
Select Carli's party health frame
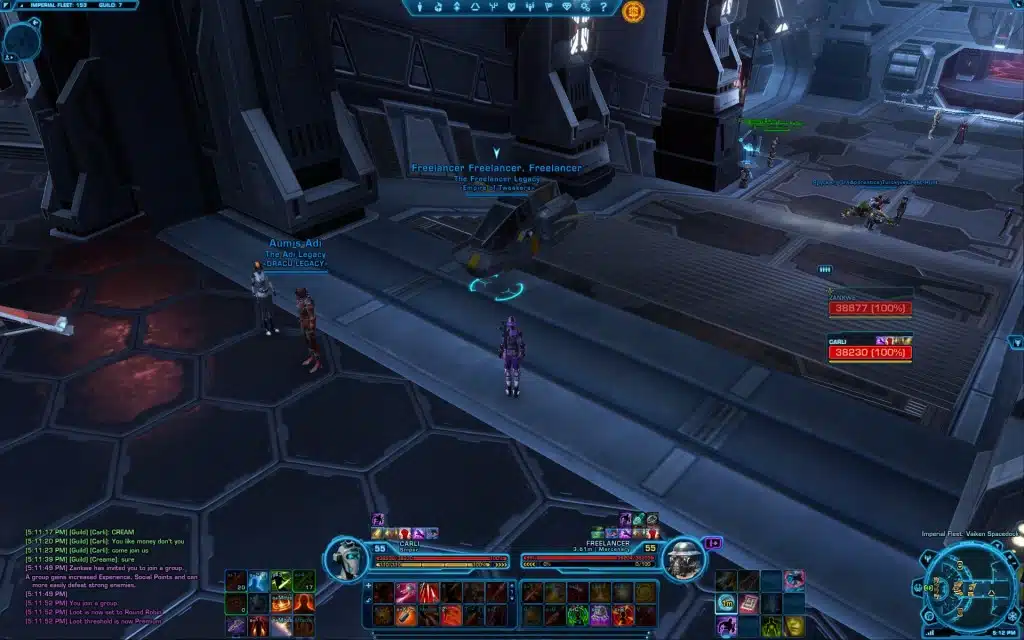click(x=869, y=348)
